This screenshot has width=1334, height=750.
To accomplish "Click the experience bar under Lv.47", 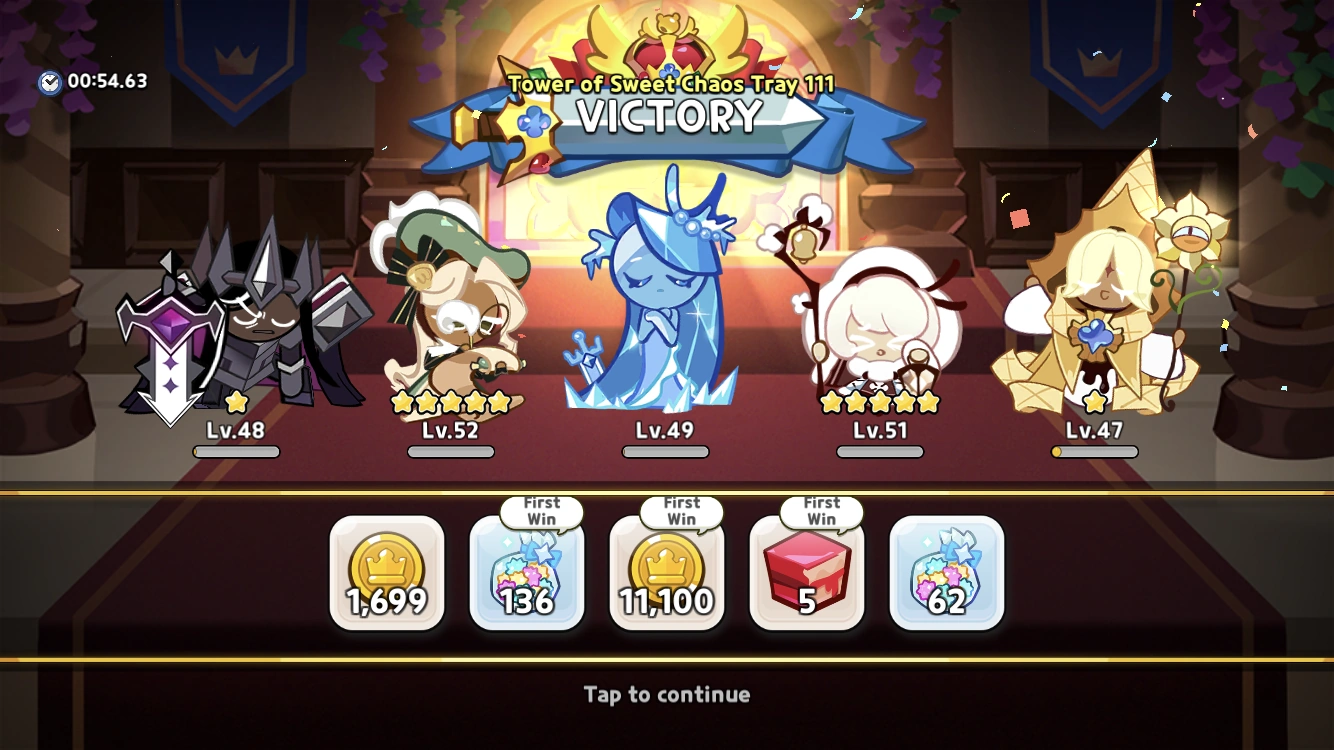I will (1096, 451).
